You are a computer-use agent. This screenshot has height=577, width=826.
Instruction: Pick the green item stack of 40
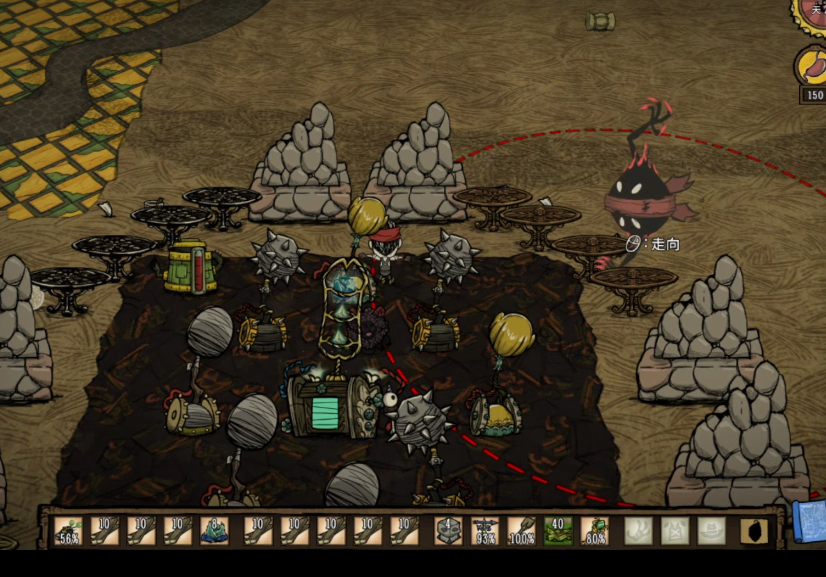click(558, 530)
